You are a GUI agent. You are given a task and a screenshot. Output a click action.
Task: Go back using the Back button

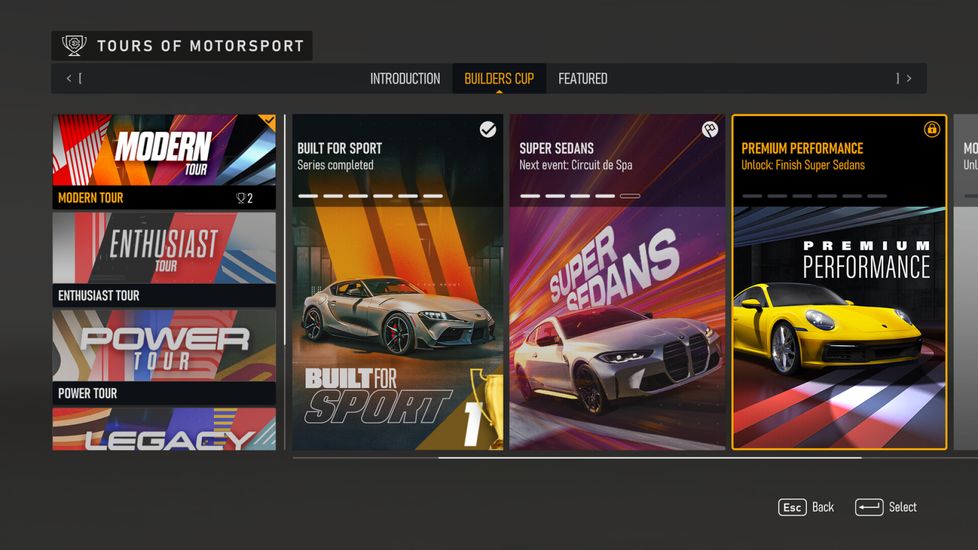tap(806, 507)
